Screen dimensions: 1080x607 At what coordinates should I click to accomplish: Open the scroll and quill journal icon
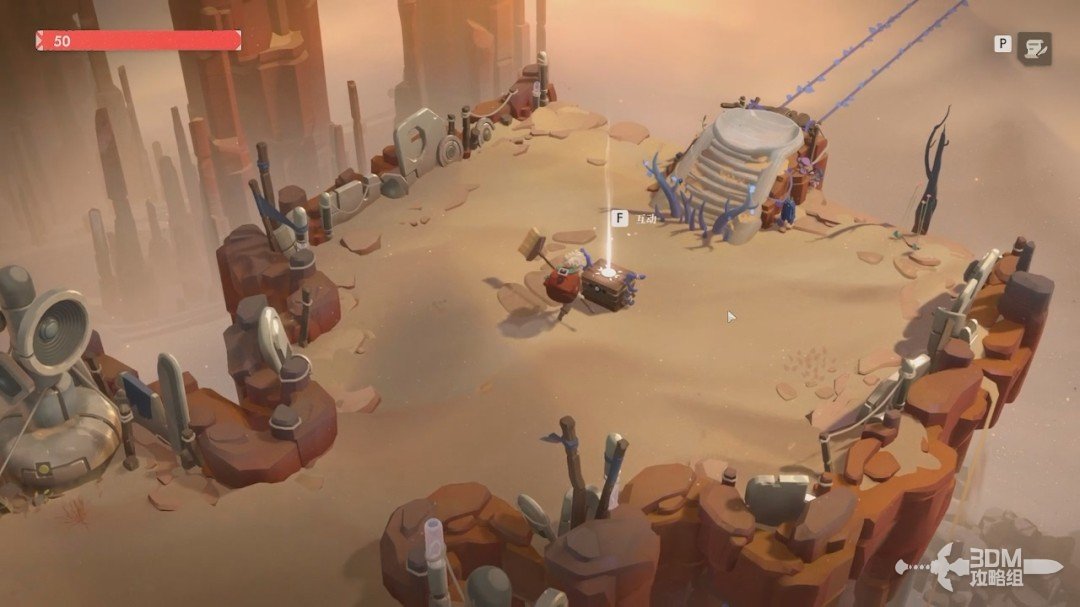[x=1034, y=47]
